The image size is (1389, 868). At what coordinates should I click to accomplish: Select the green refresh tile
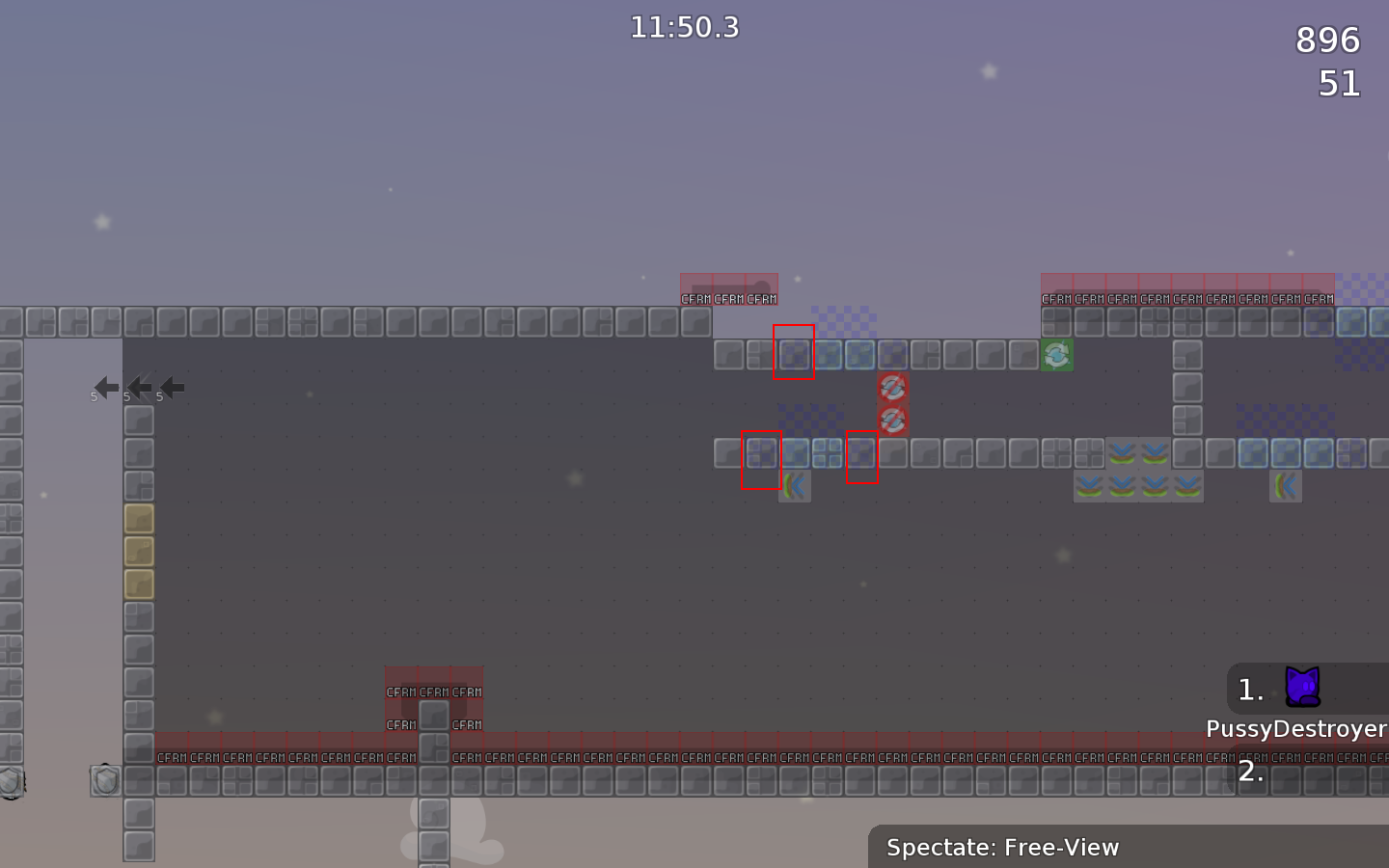point(1057,355)
